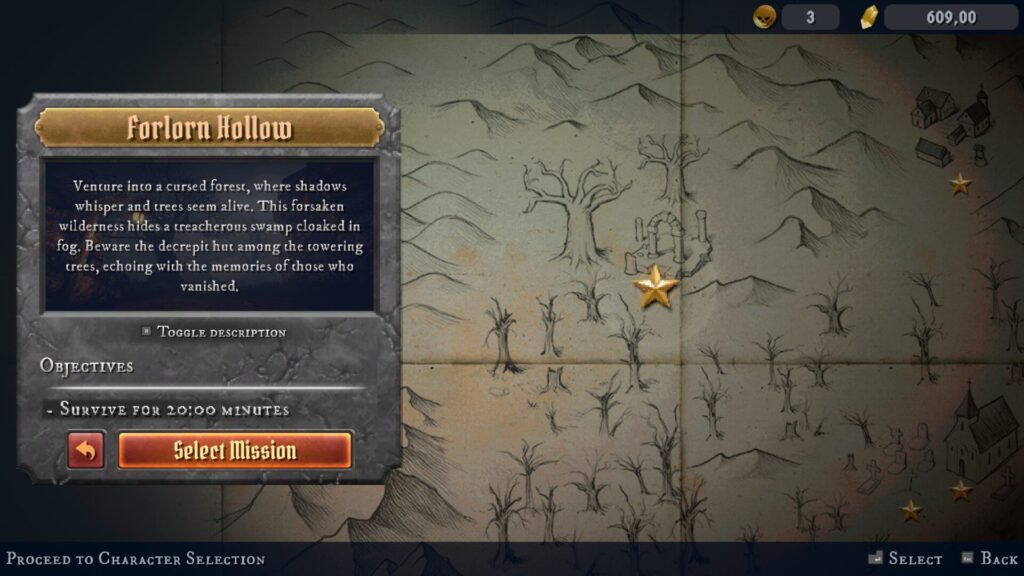Choose the star marker below the village
The image size is (1024, 576).
coord(960,184)
